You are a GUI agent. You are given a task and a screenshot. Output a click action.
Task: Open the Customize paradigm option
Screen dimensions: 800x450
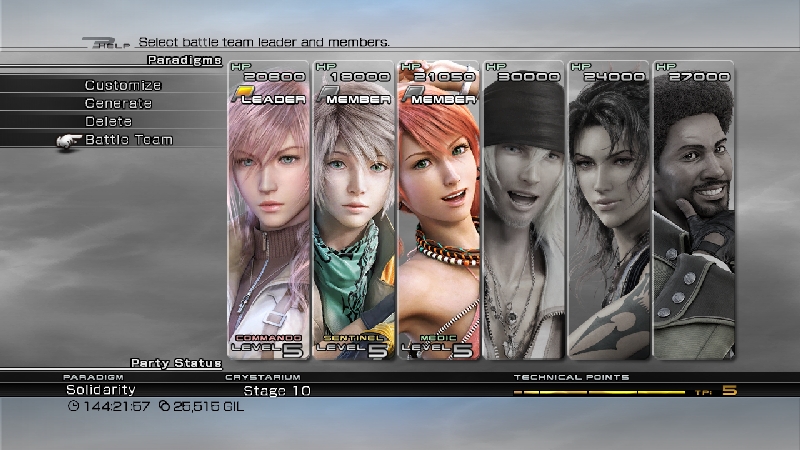click(x=123, y=86)
